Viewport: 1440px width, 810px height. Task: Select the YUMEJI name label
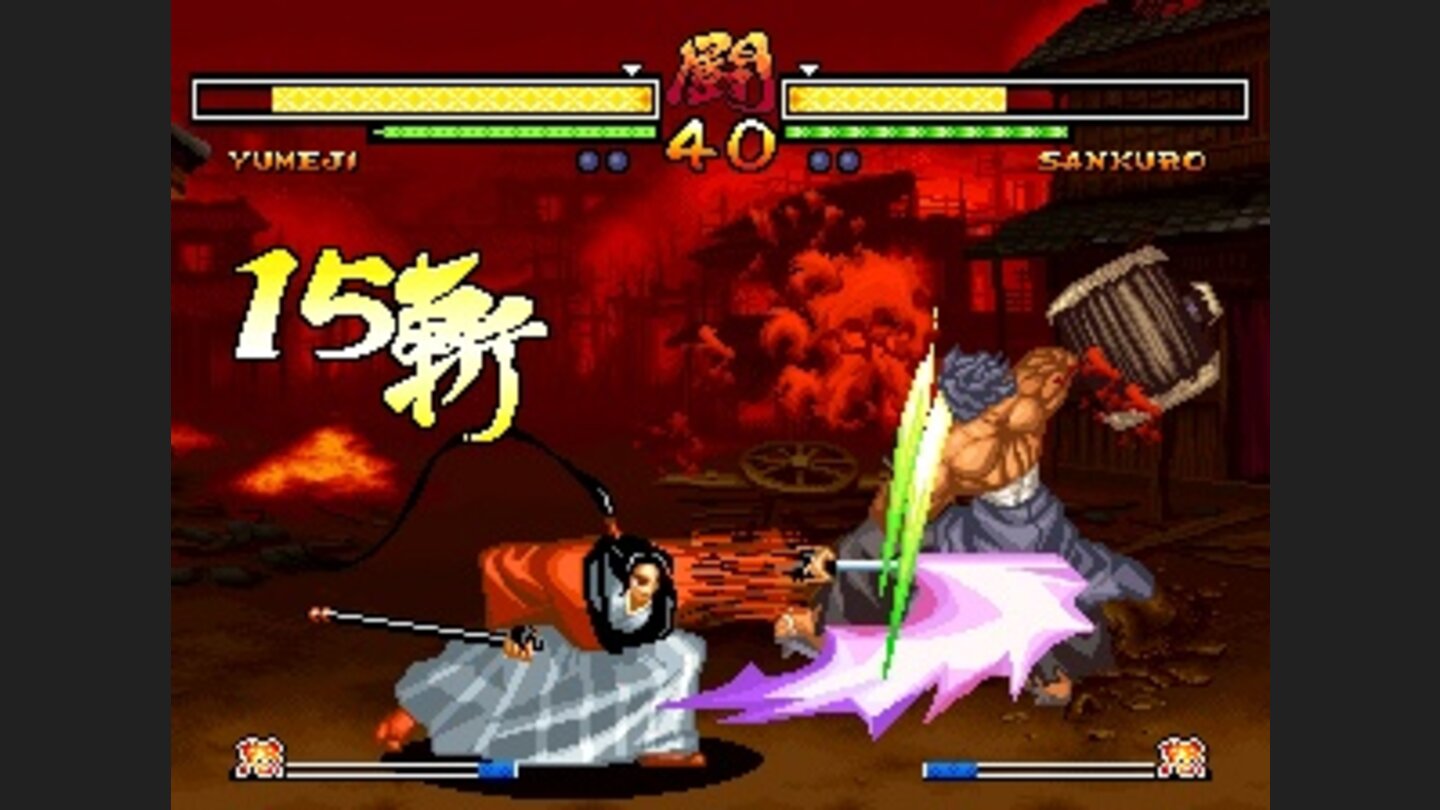click(292, 158)
